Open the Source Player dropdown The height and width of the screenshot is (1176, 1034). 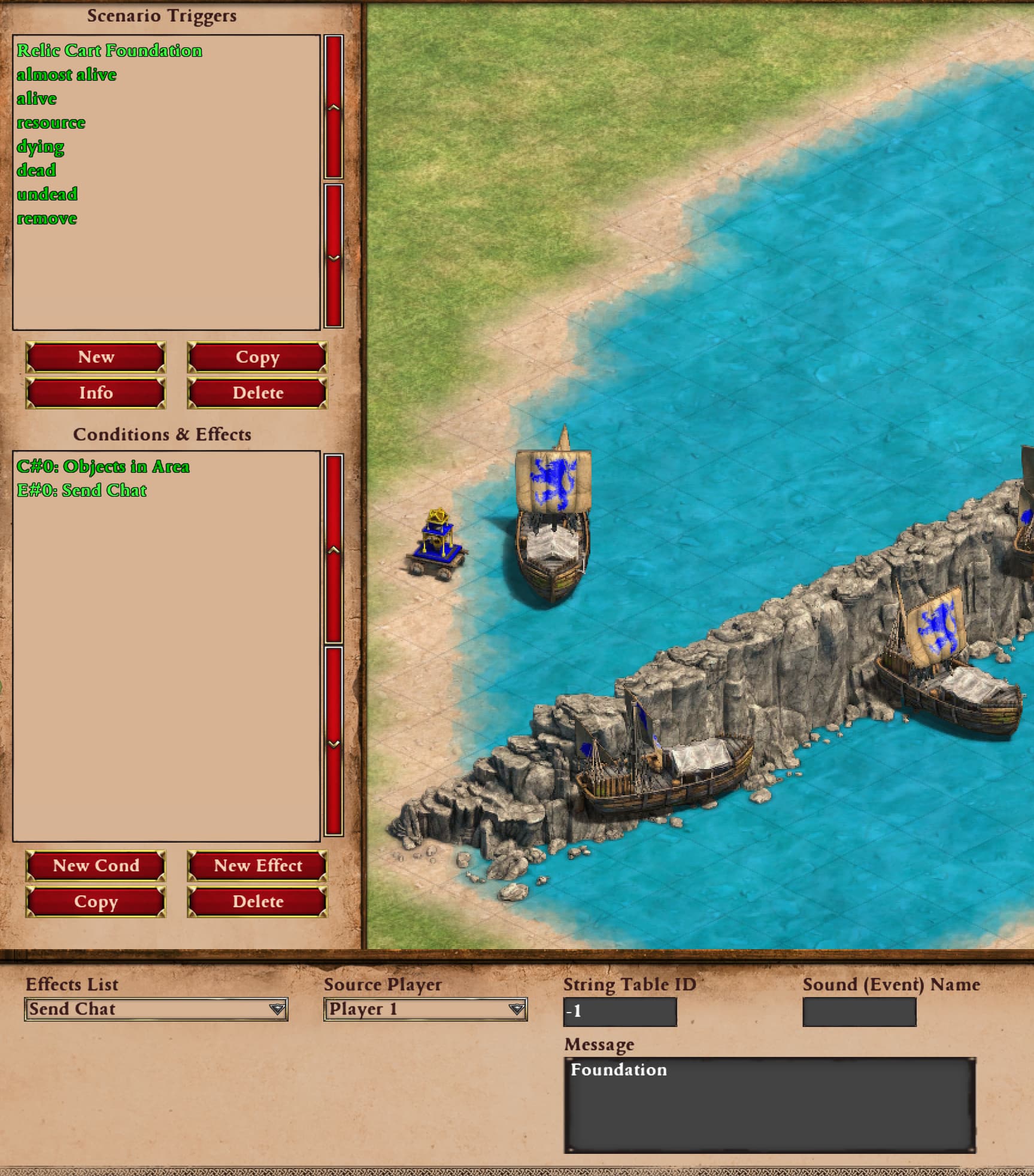[x=425, y=1009]
